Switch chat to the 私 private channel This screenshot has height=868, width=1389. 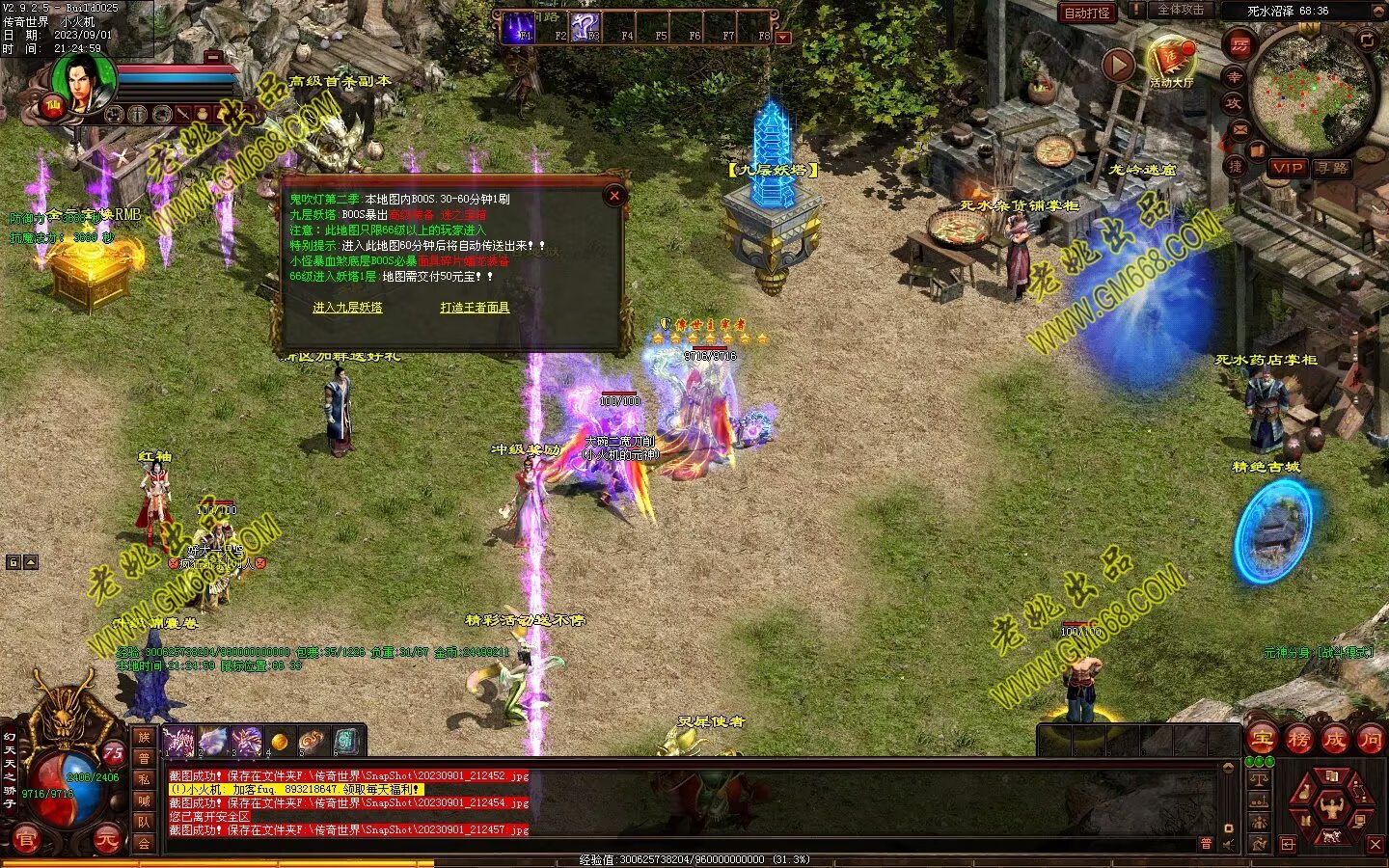point(144,779)
